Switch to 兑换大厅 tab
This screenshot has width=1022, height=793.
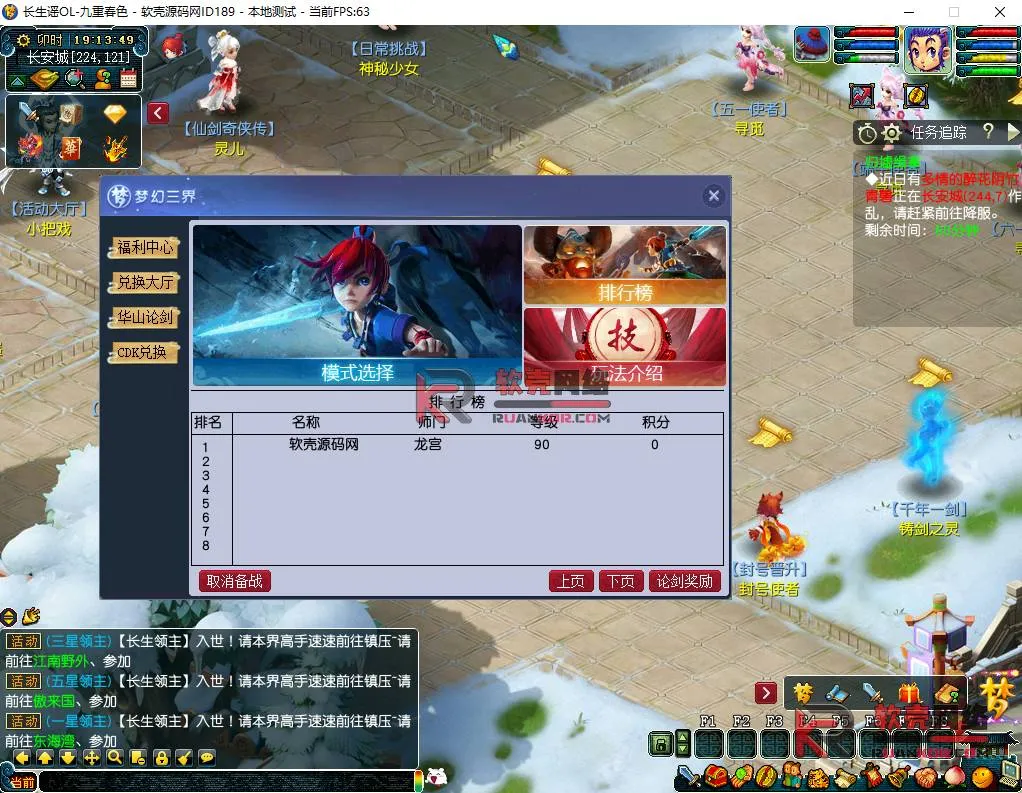(145, 283)
